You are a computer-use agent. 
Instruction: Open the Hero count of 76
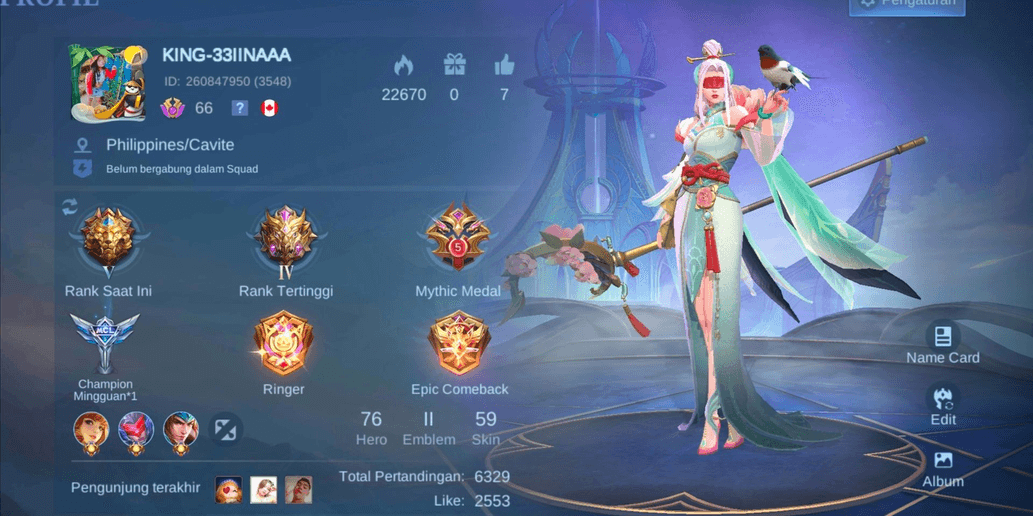click(x=371, y=427)
